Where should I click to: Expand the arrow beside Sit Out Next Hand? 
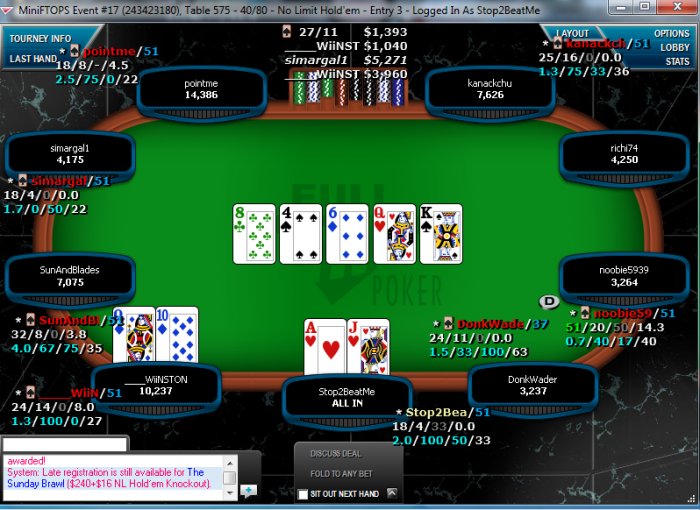pos(393,493)
